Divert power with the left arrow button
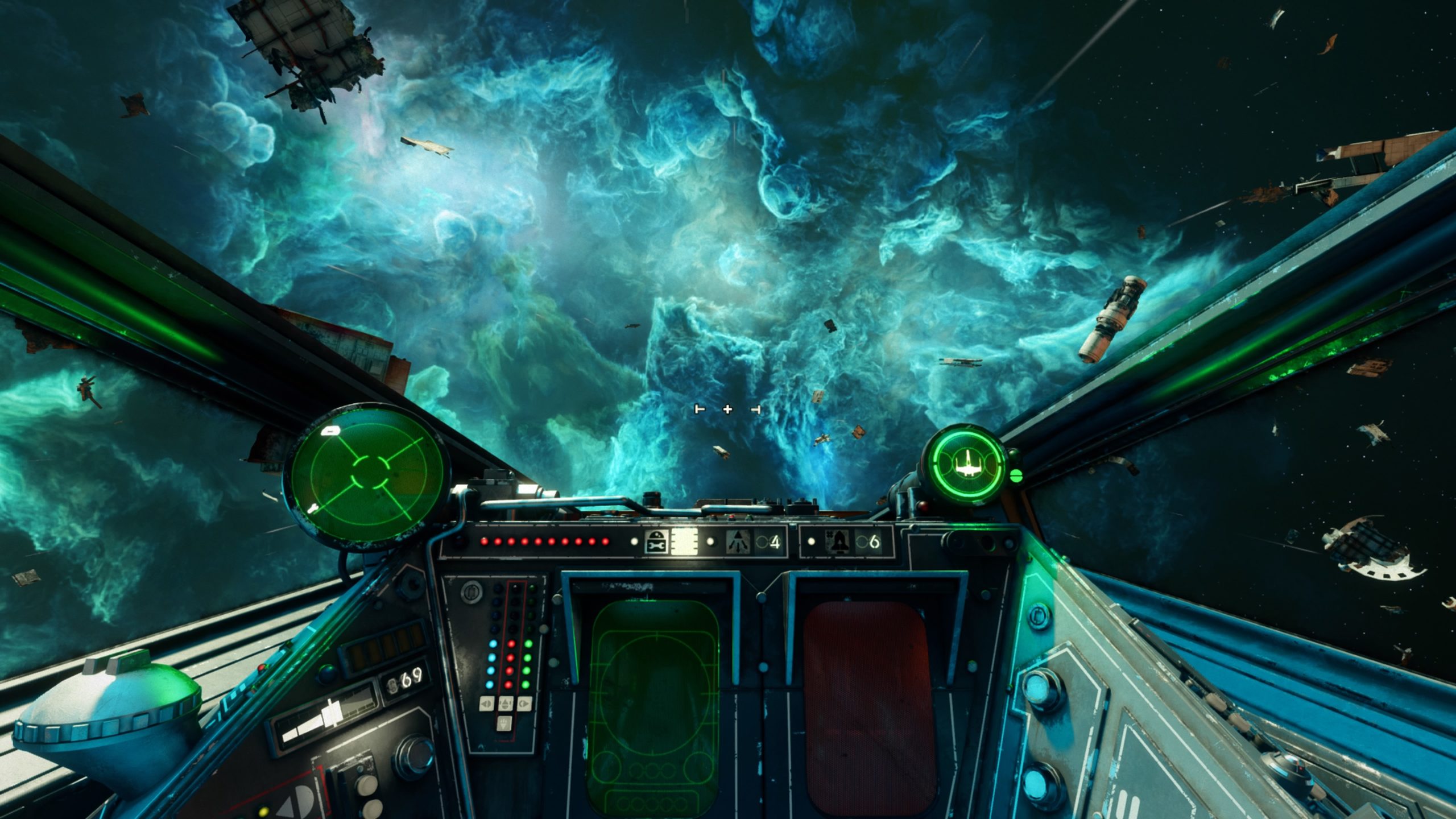The image size is (1456, 819). (x=486, y=704)
